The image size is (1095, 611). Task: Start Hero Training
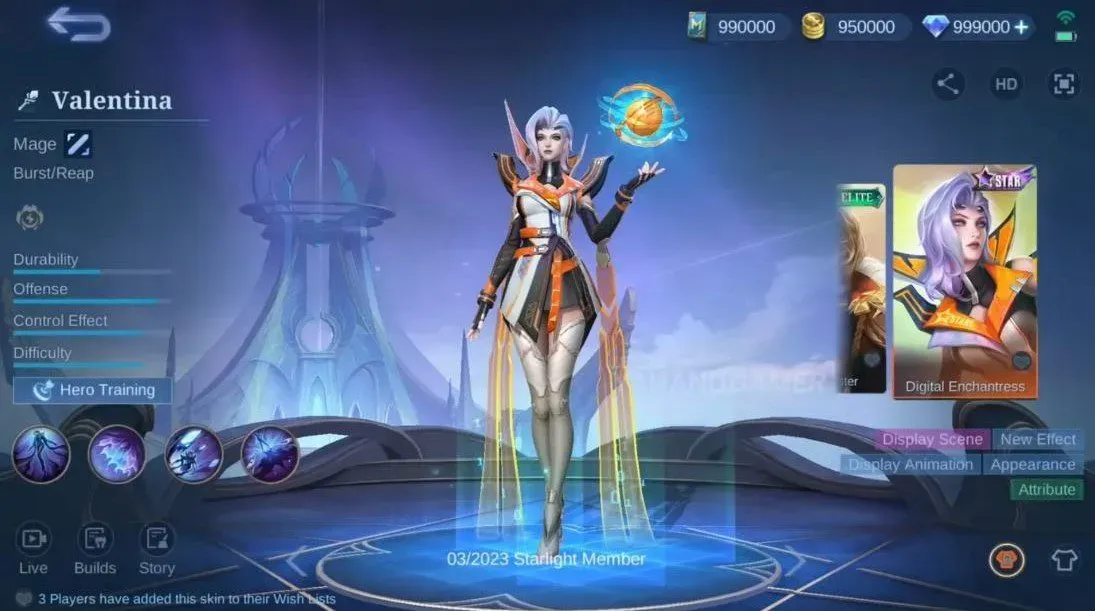(x=93, y=390)
